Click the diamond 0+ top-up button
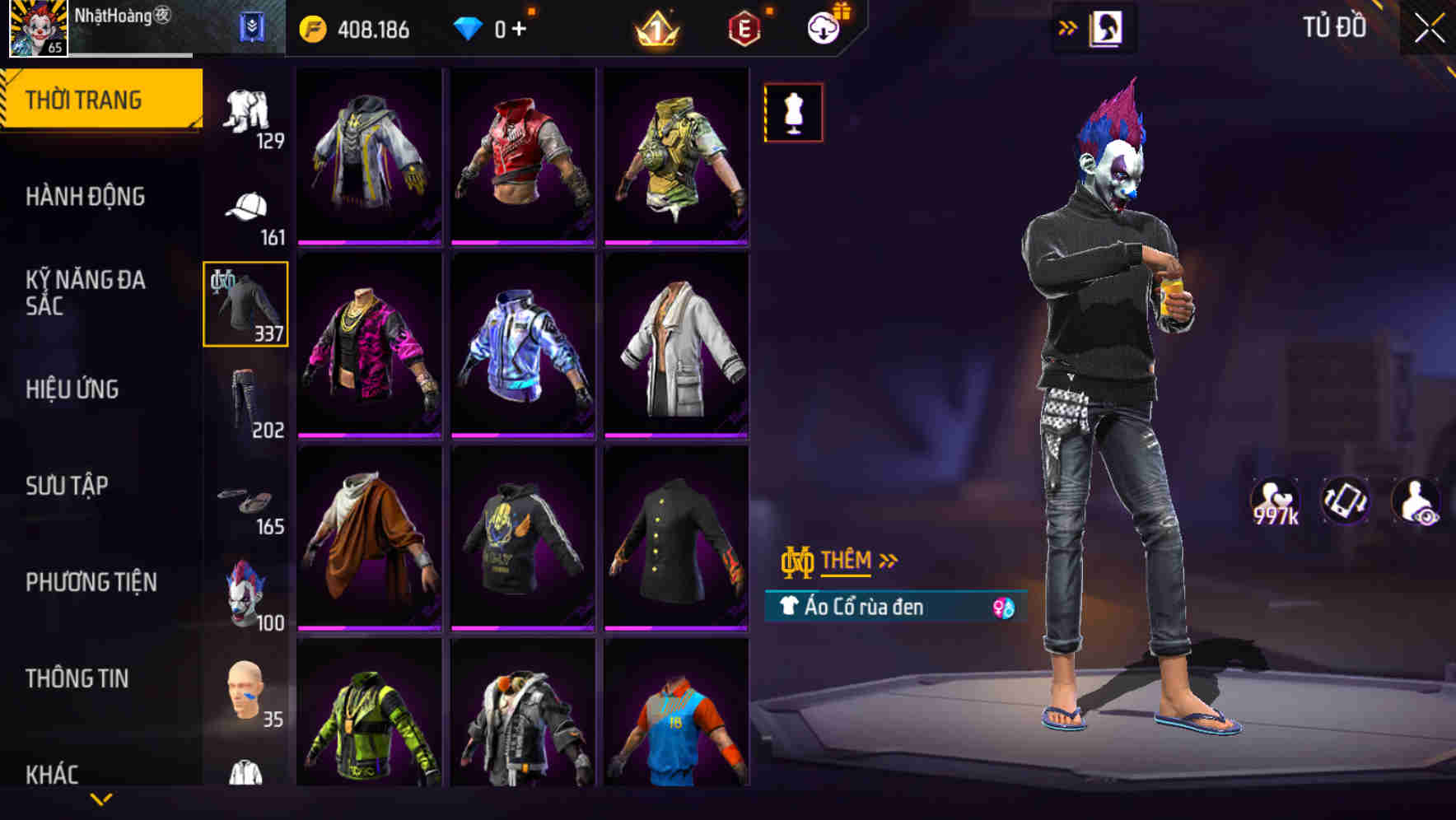The height and width of the screenshot is (820, 1456). [x=494, y=27]
